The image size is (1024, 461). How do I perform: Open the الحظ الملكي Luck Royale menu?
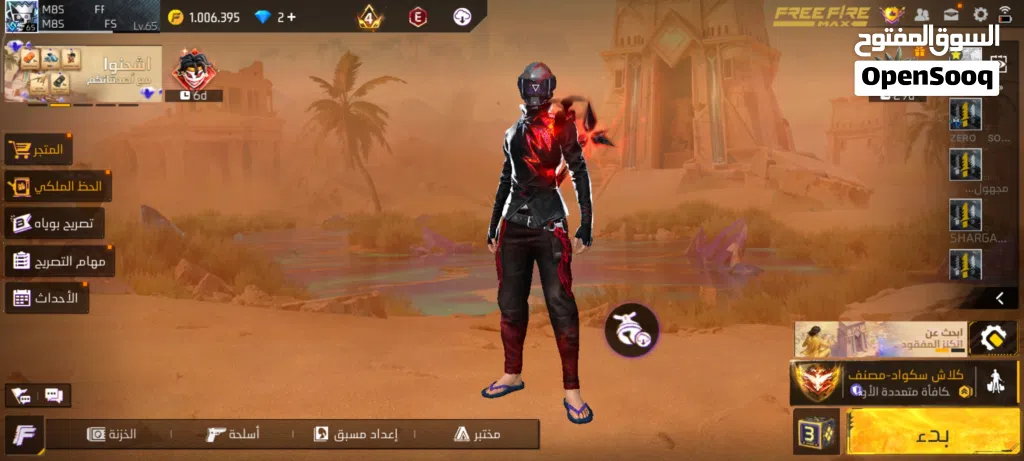(58, 186)
